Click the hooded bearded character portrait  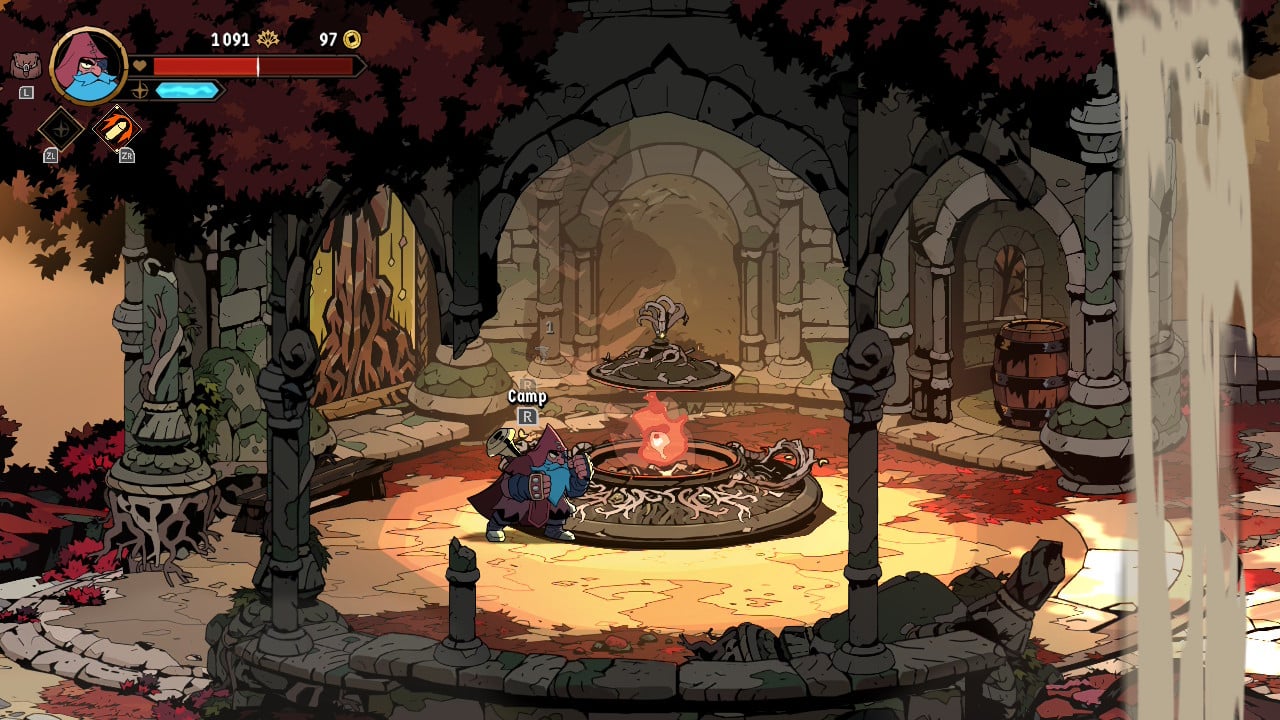point(87,66)
